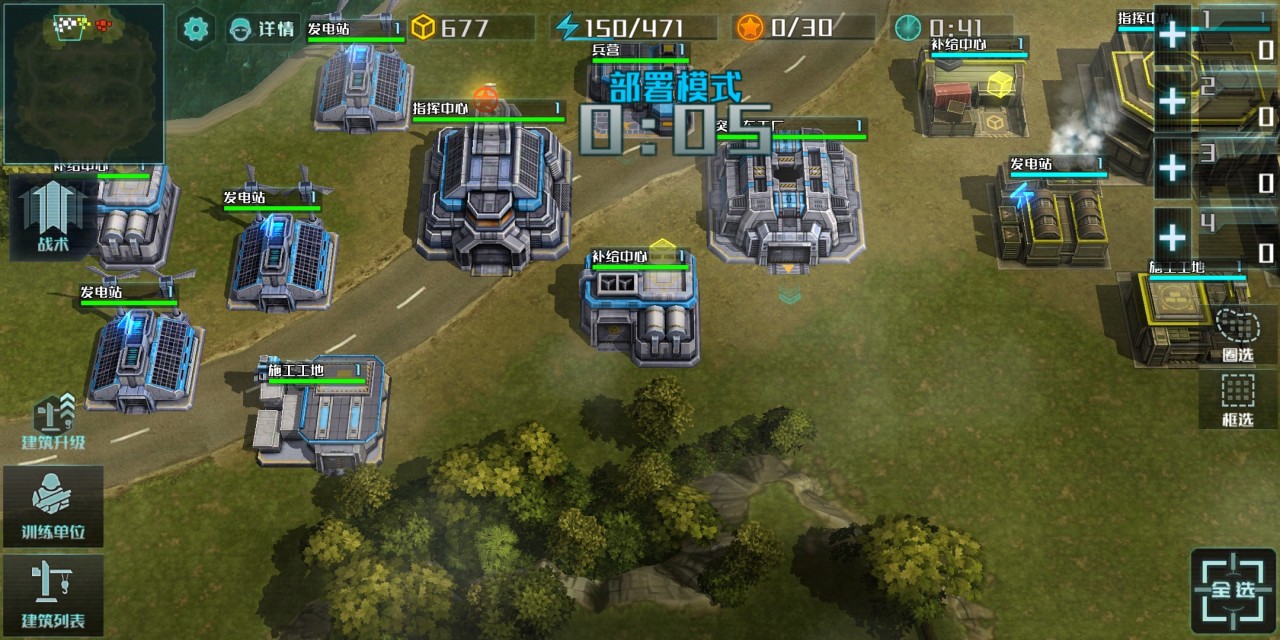Select the 圈选 lasso selection tool
The image size is (1280, 640).
pyautogui.click(x=1238, y=335)
